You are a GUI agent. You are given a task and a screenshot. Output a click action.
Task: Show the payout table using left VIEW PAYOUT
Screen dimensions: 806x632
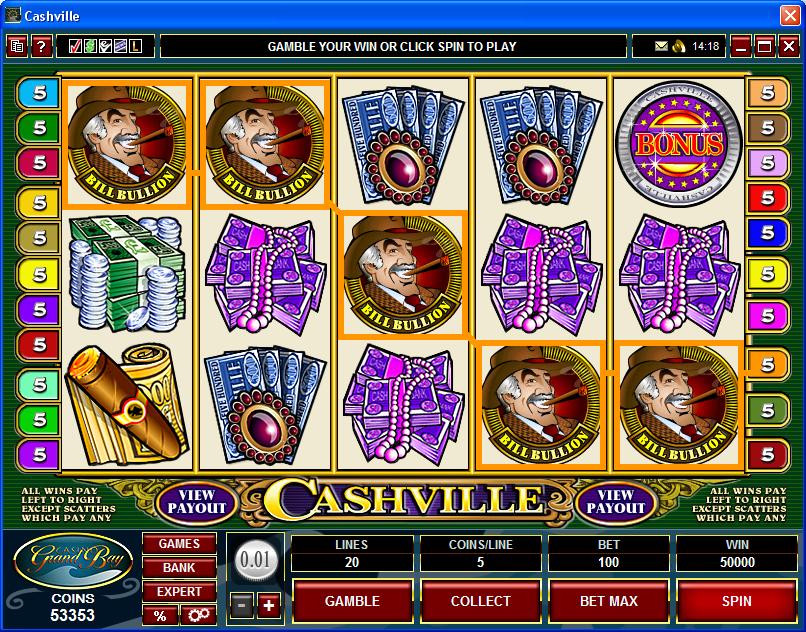tap(197, 501)
